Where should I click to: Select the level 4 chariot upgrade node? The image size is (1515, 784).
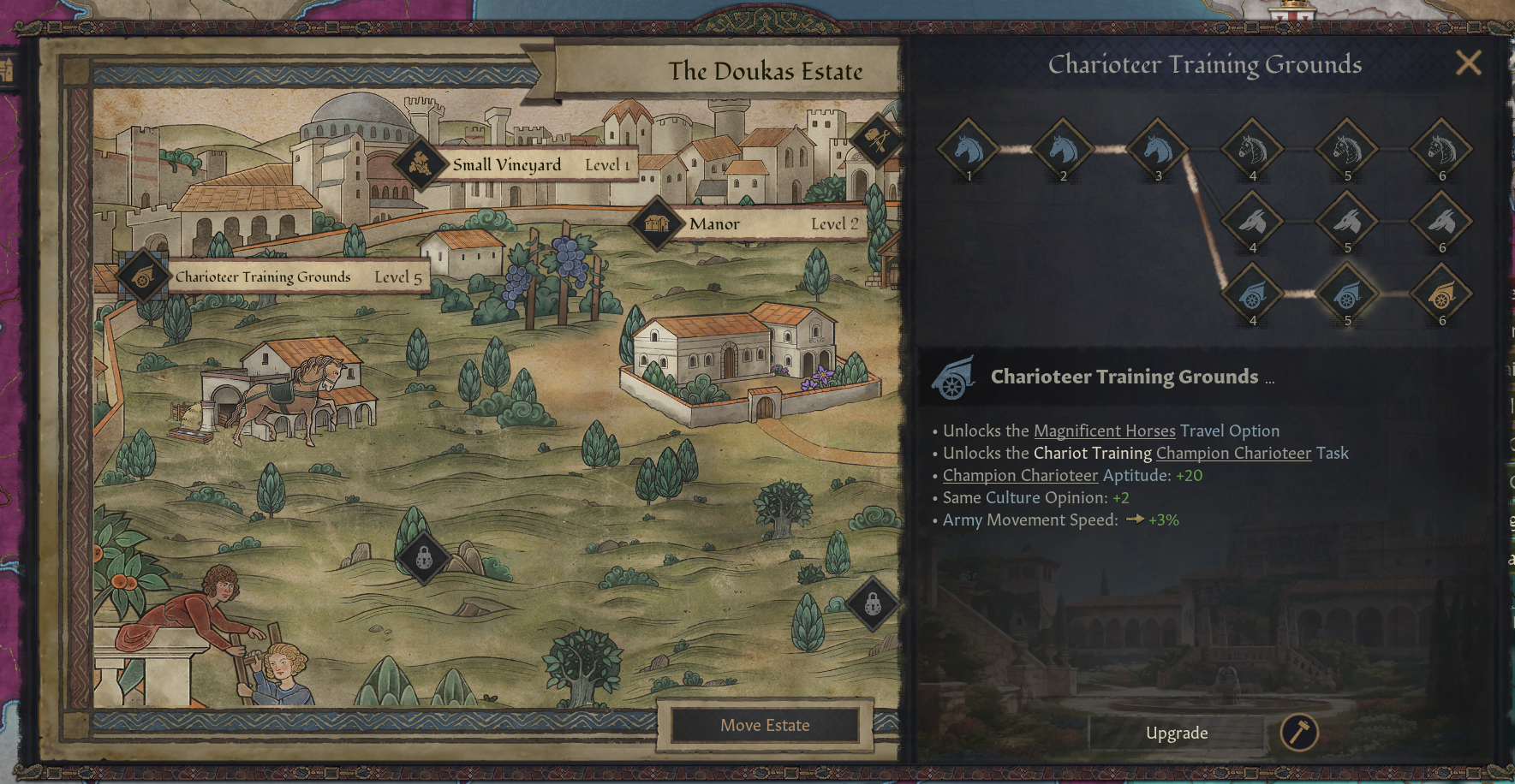pos(1252,294)
